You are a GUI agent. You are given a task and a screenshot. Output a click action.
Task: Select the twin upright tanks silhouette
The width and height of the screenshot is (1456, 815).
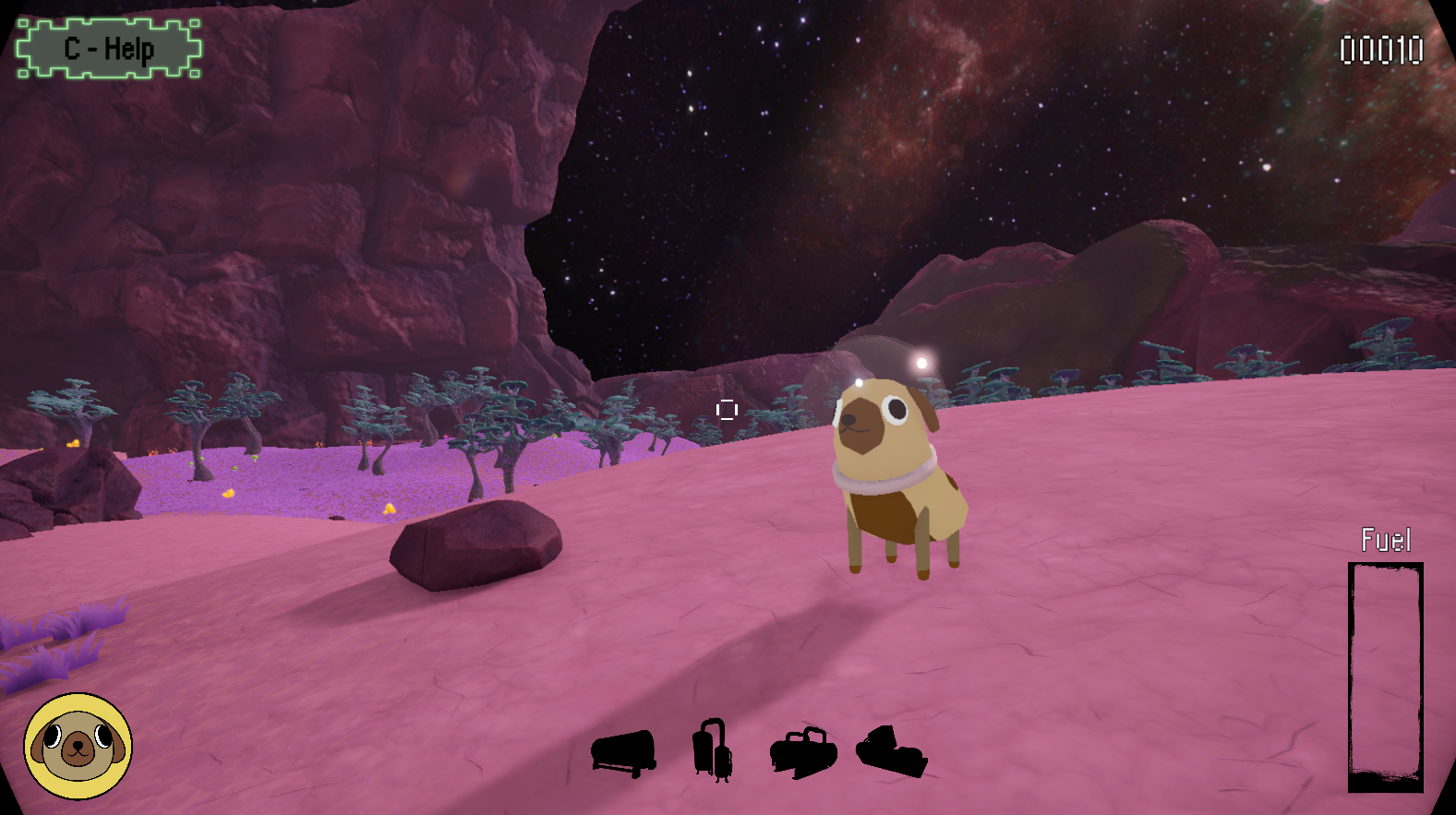click(x=713, y=750)
